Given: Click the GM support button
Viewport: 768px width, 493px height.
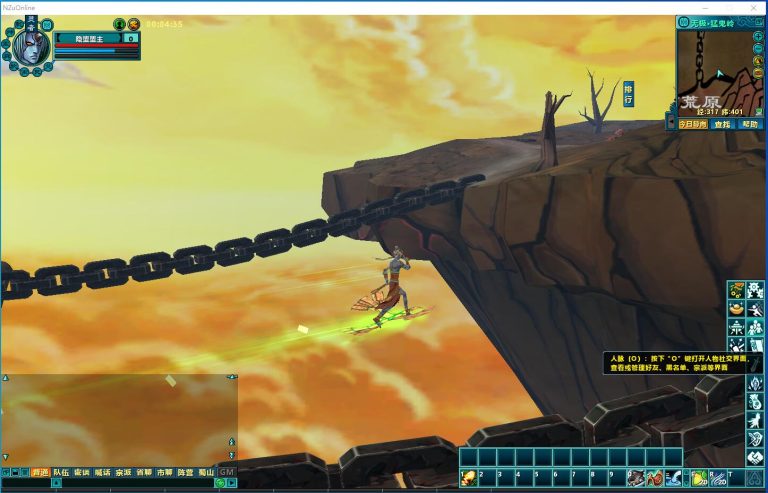Looking at the screenshot, I should [x=227, y=472].
